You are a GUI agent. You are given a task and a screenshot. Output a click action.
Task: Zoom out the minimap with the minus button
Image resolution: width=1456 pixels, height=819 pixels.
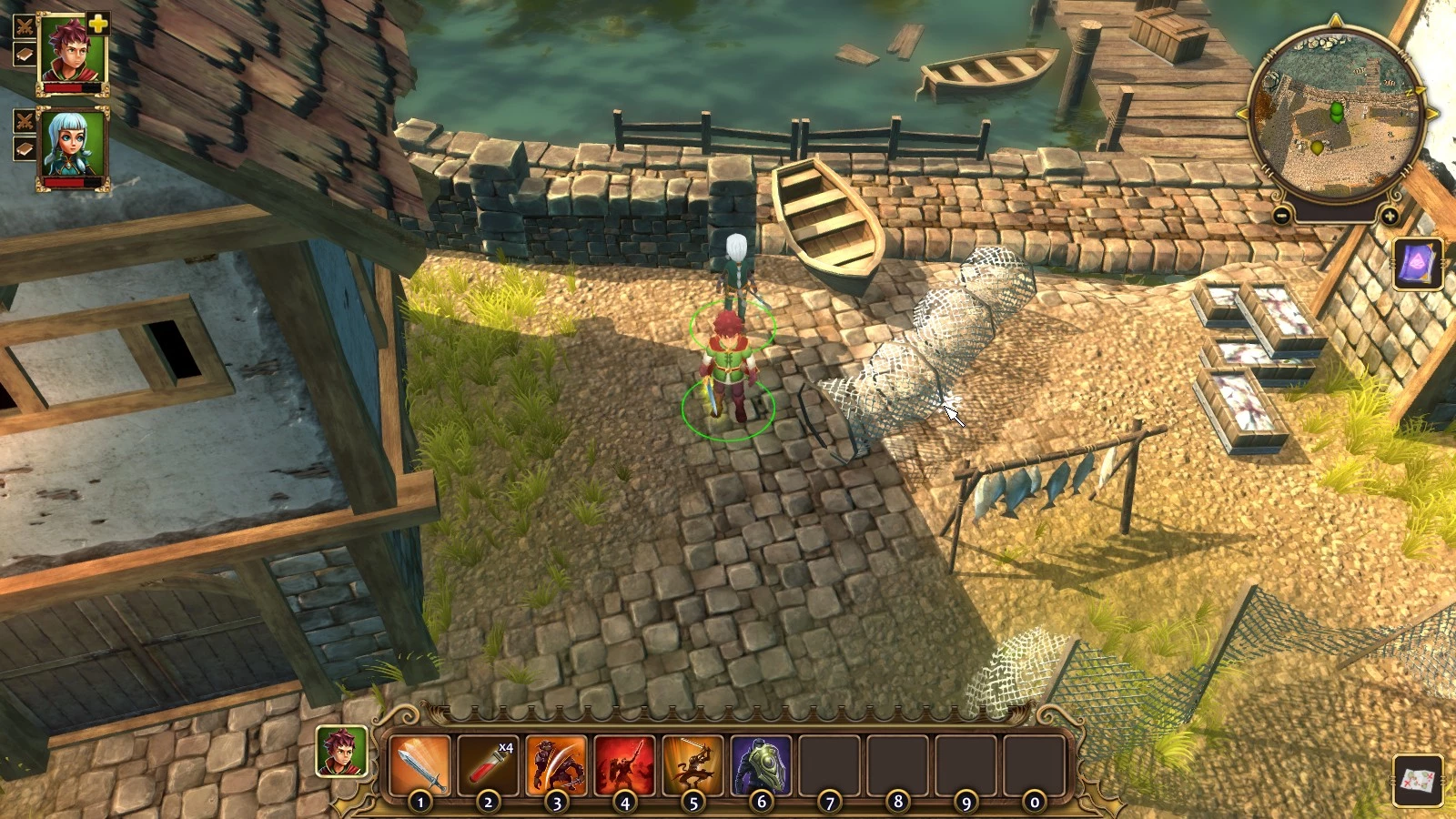pos(1281,216)
